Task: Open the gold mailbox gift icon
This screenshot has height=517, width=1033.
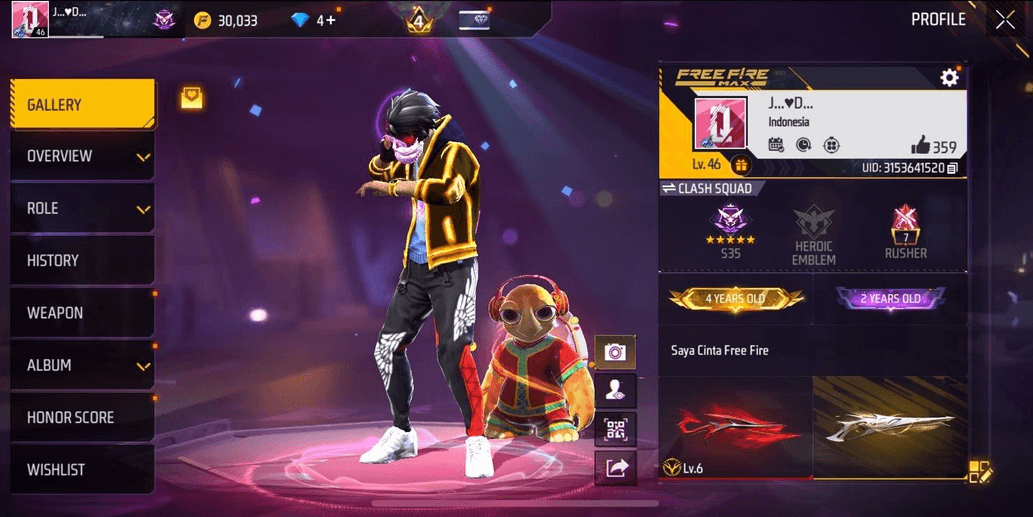Action: click(191, 97)
